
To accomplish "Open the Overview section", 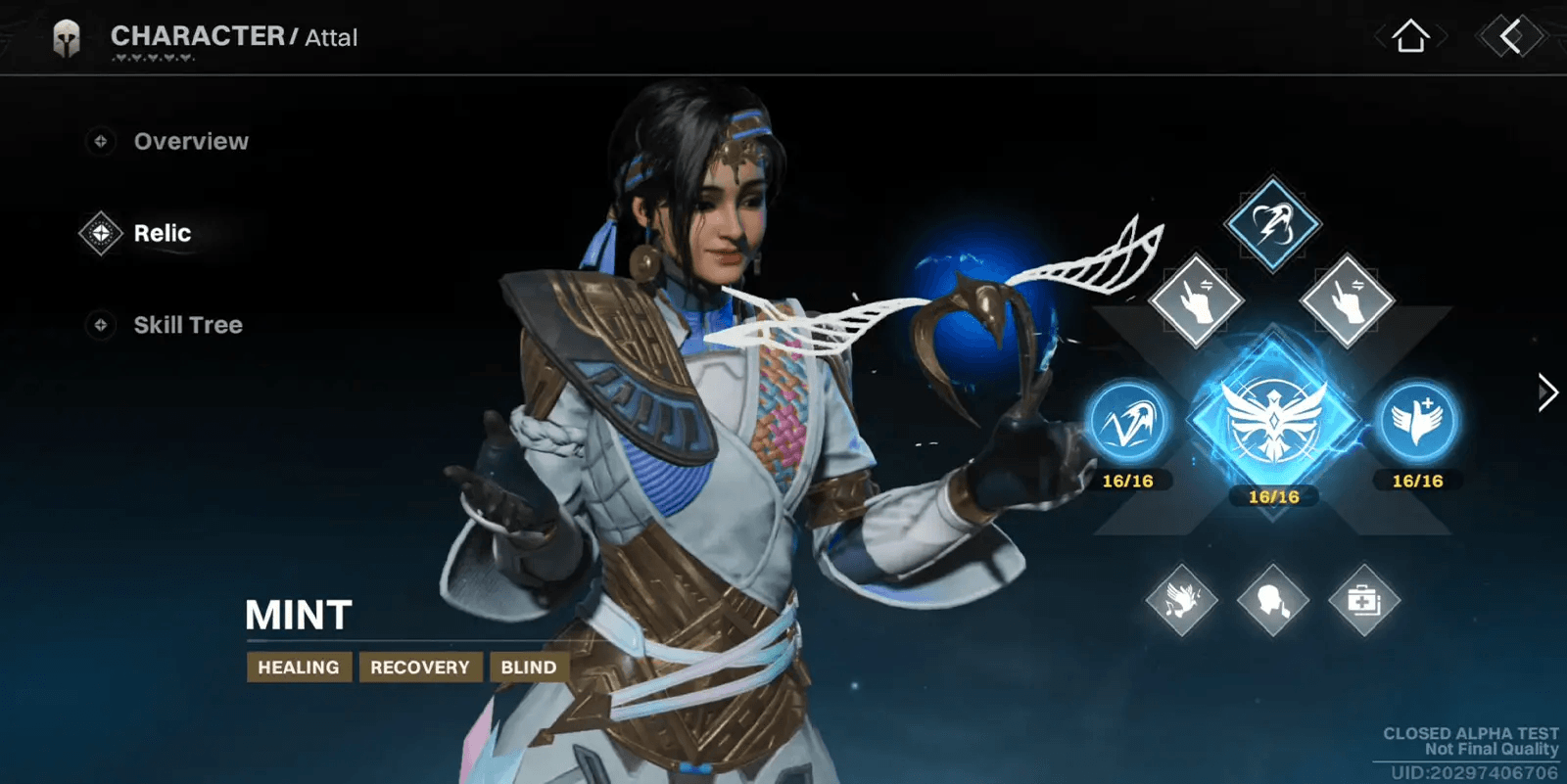I will tap(190, 142).
